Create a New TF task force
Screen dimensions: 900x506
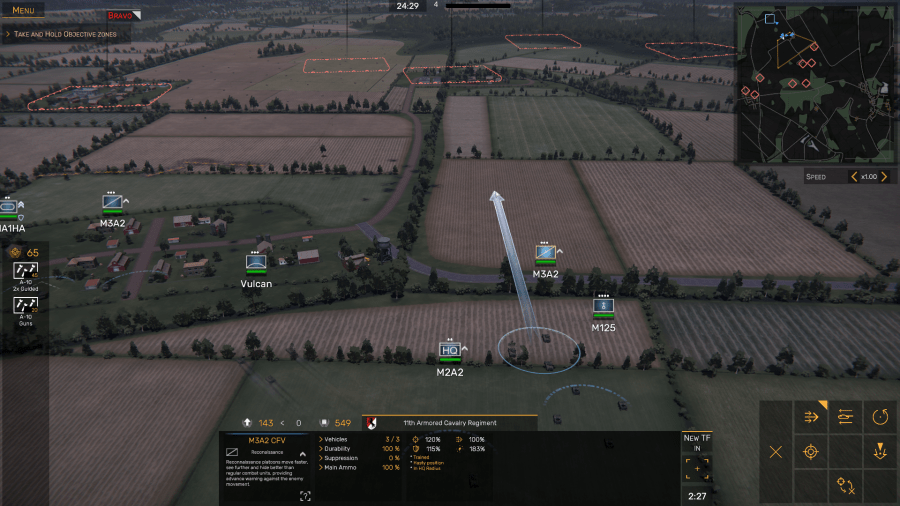pos(697,465)
